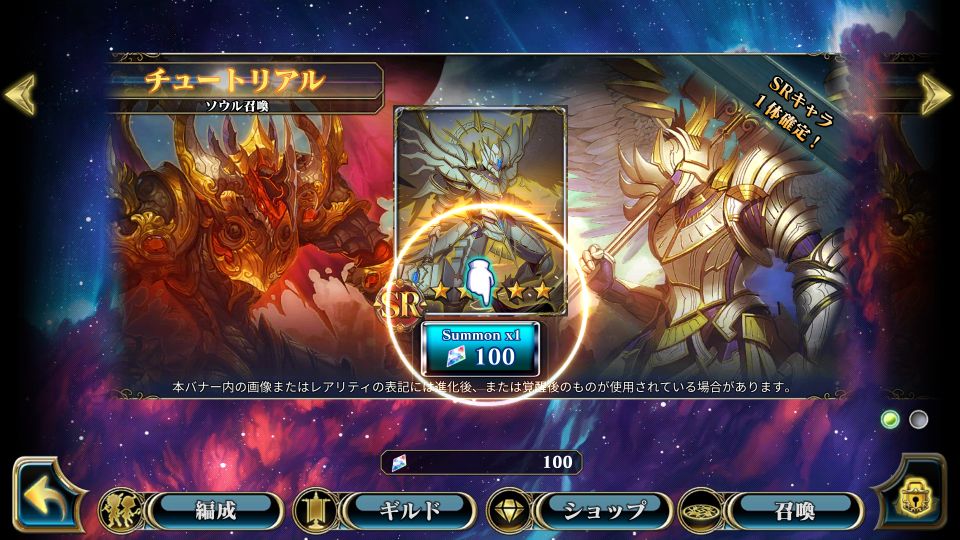Select the green first banner page dot
960x540 pixels.
pos(890,419)
